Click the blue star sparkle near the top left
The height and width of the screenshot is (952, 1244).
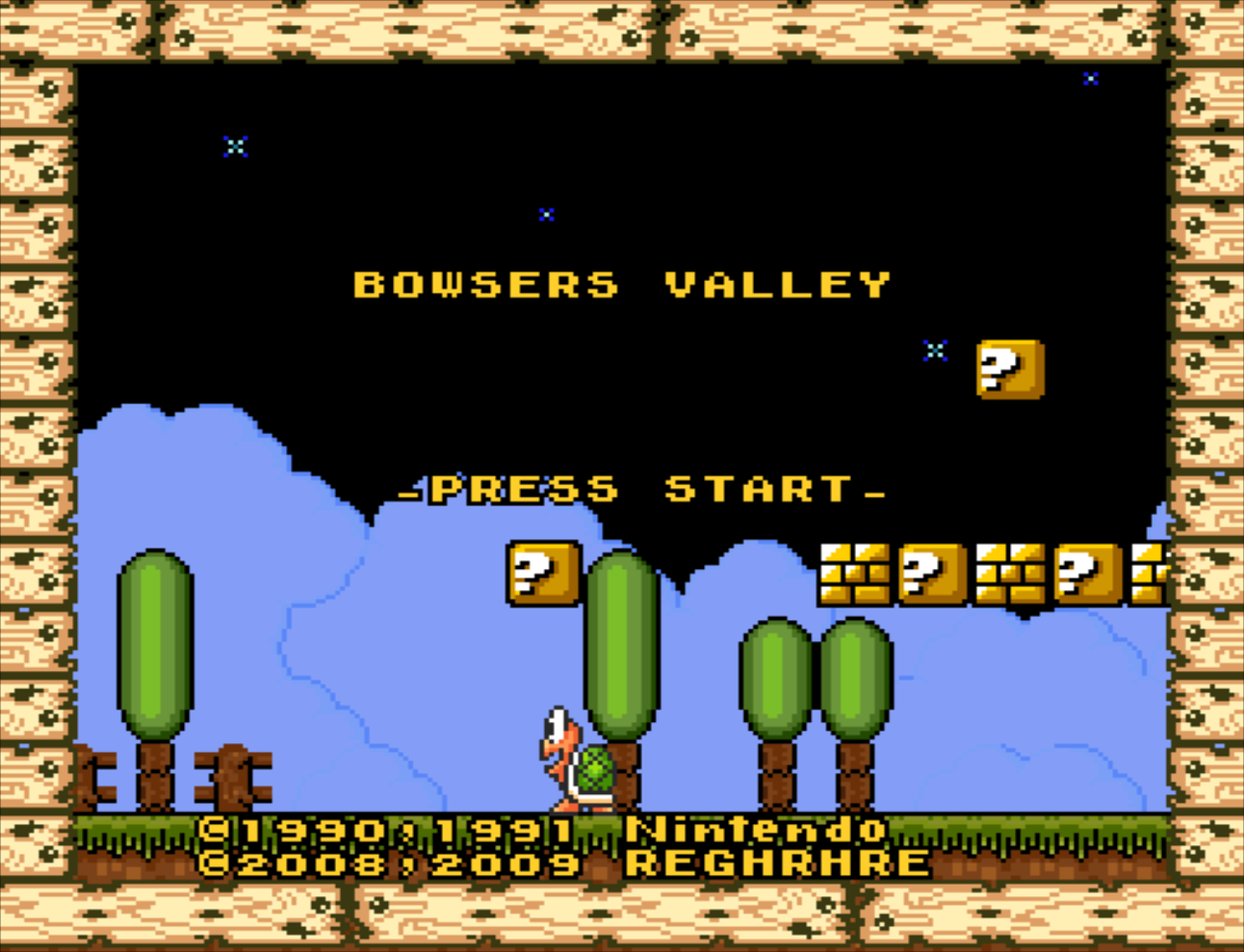point(236,146)
